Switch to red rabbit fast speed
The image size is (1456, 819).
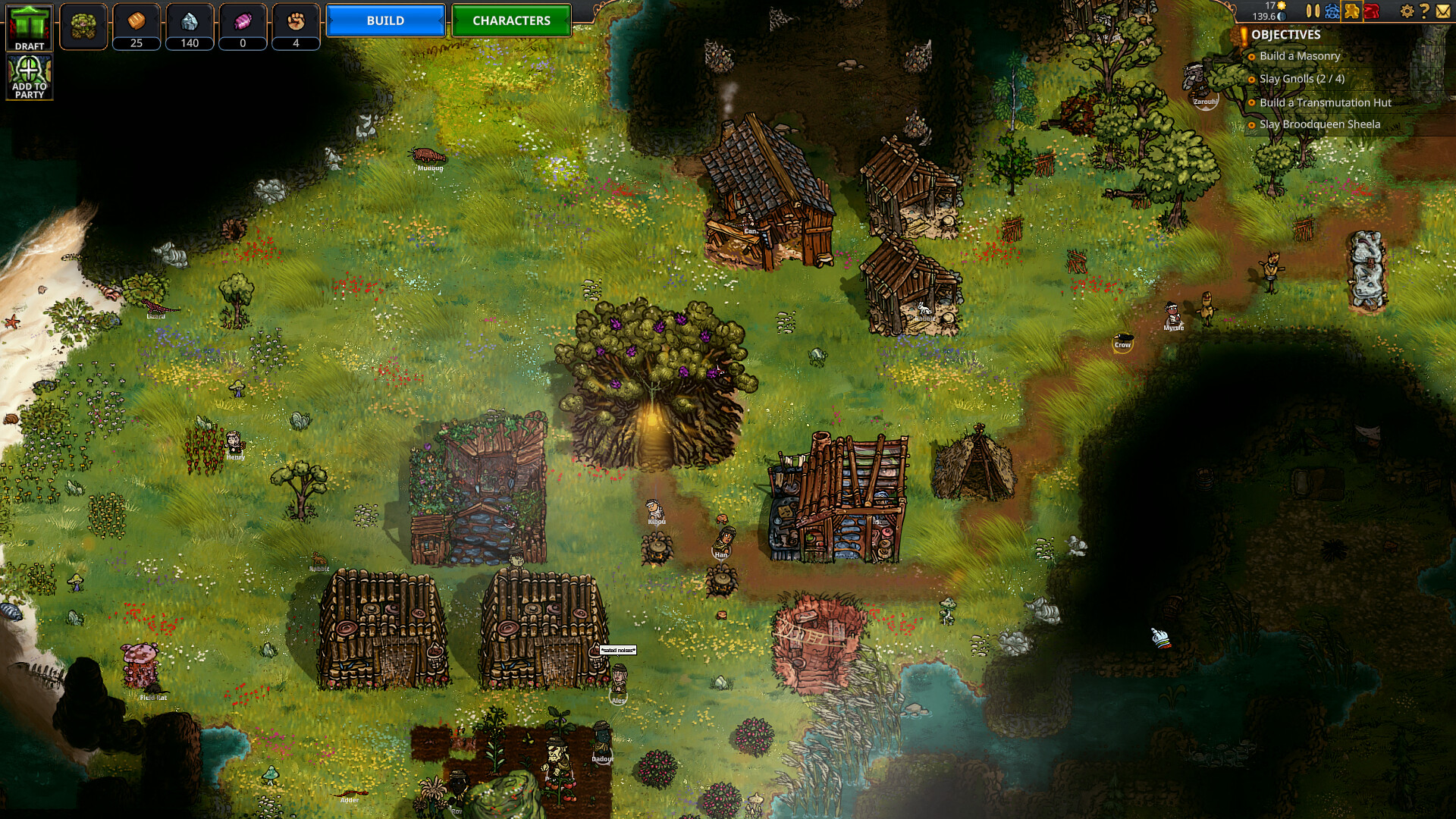pyautogui.click(x=1372, y=11)
